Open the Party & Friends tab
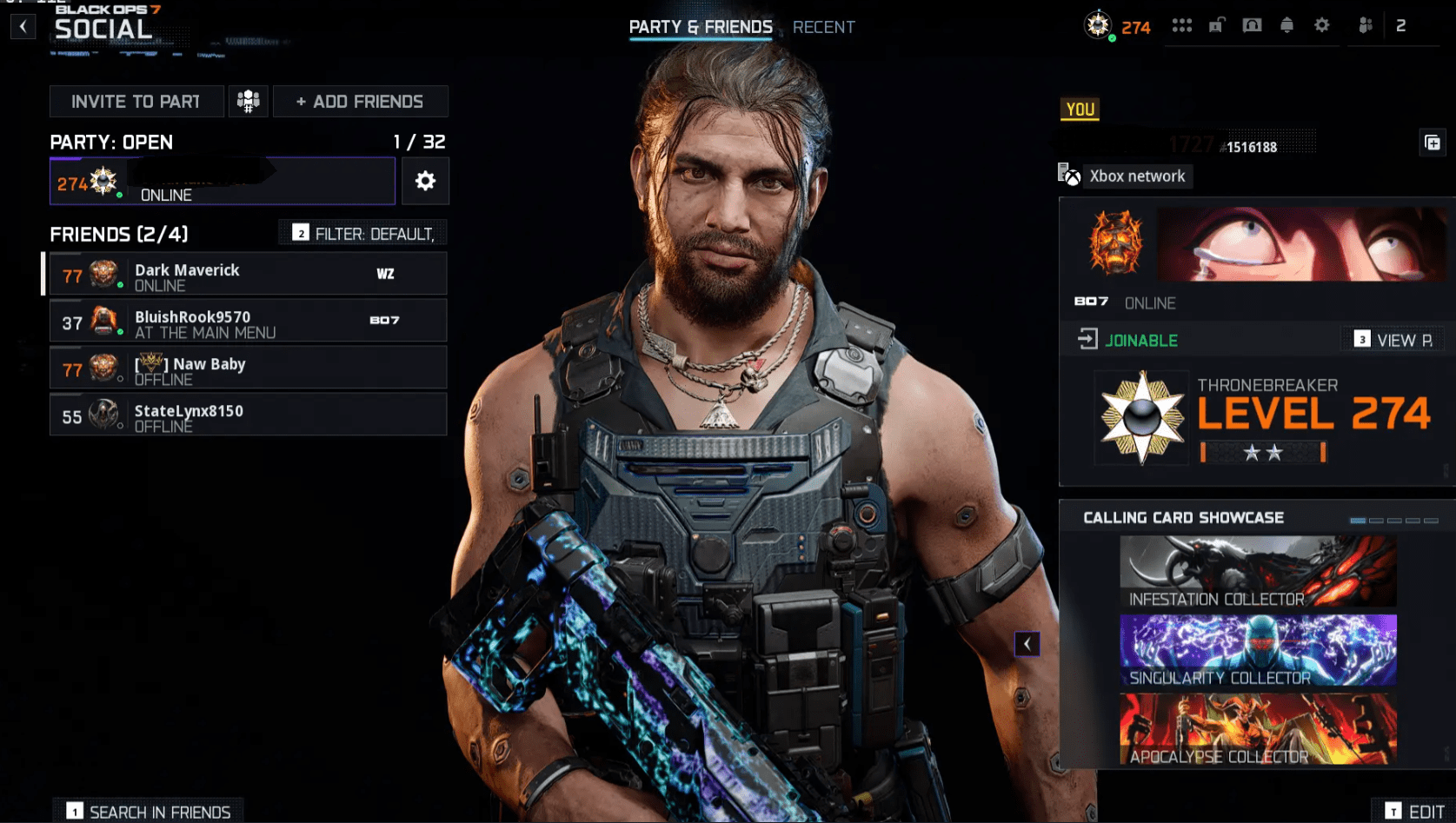 [701, 27]
